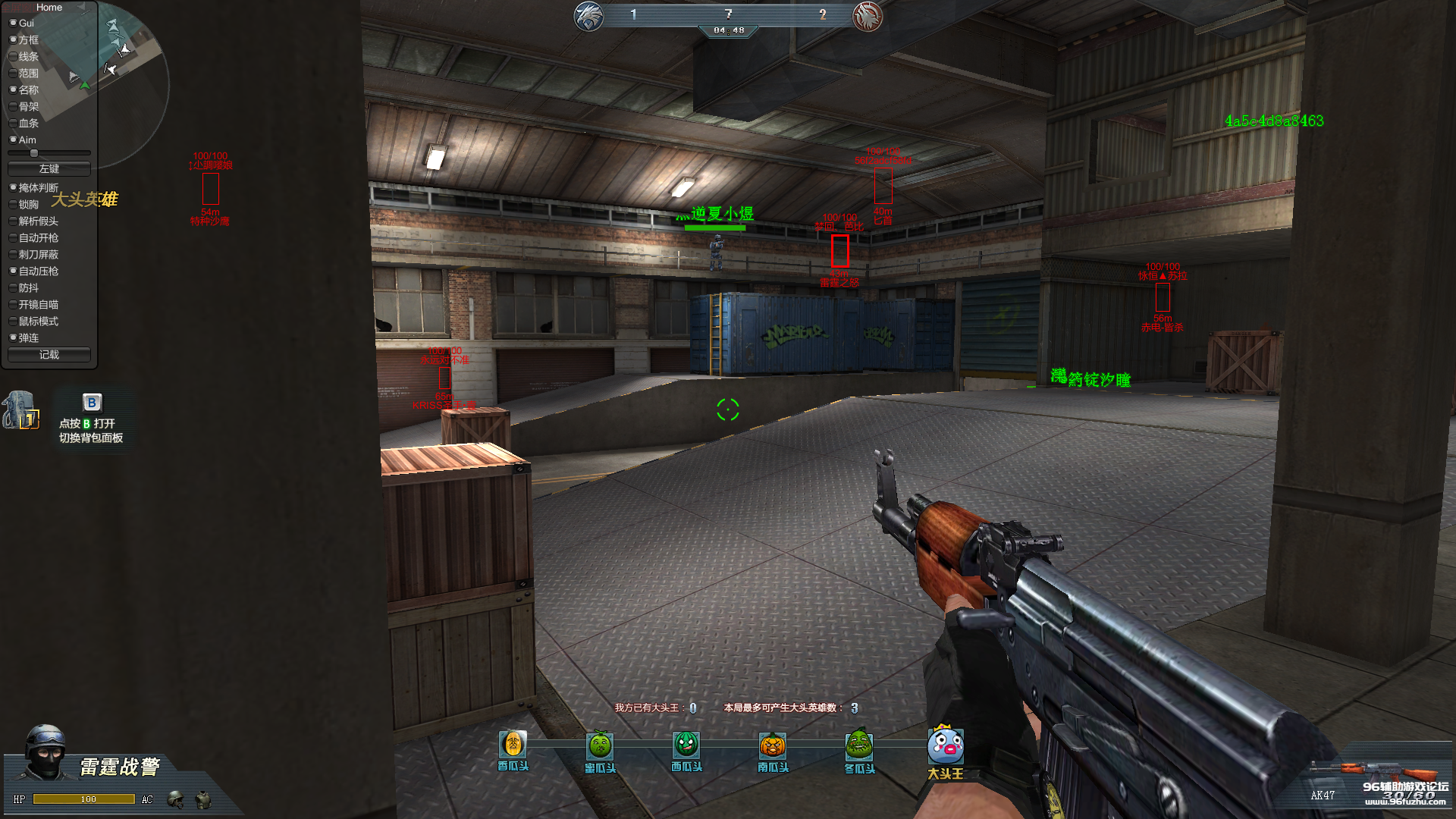
Task: Select the 香瓜头 head icon
Action: [x=513, y=745]
